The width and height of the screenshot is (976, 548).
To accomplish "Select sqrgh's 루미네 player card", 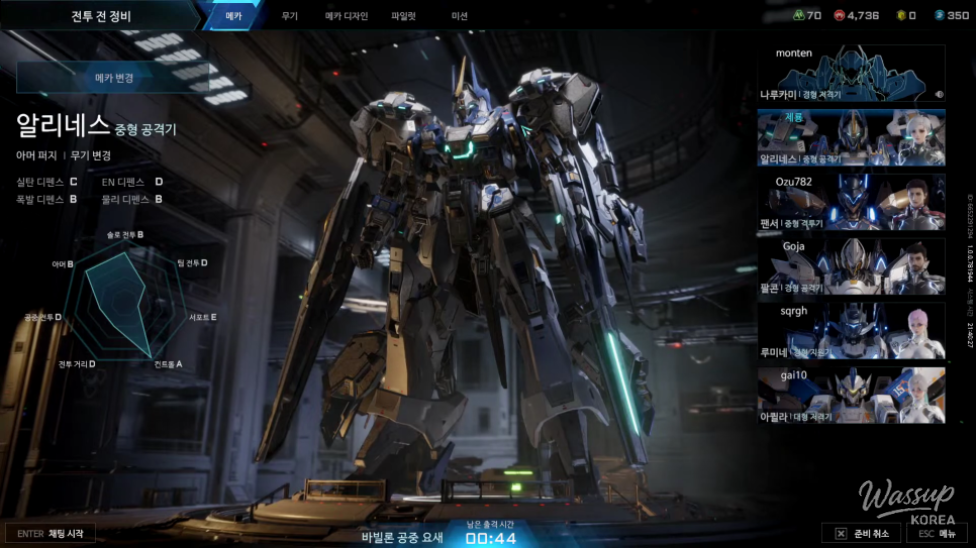I will tap(851, 330).
